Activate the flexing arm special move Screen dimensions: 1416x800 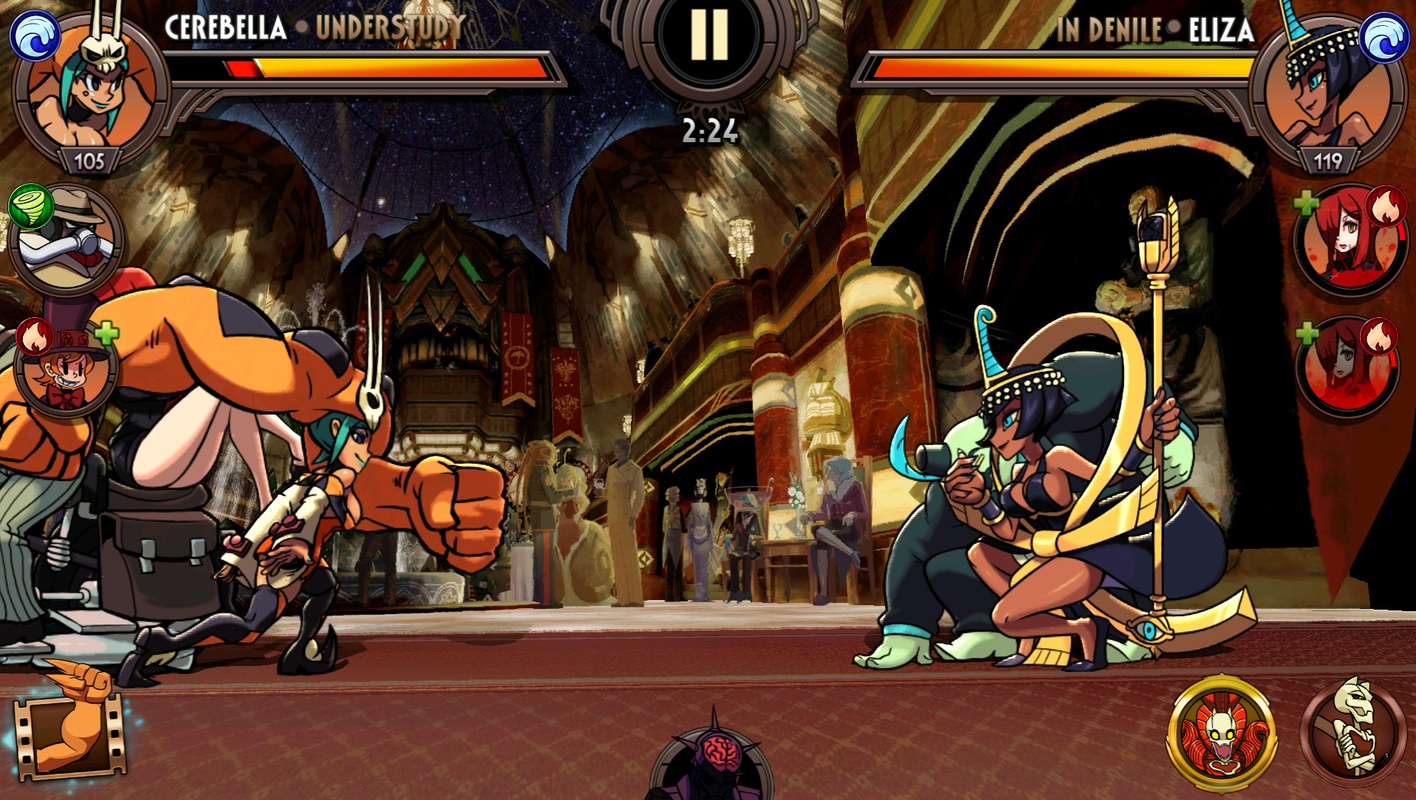(68, 729)
